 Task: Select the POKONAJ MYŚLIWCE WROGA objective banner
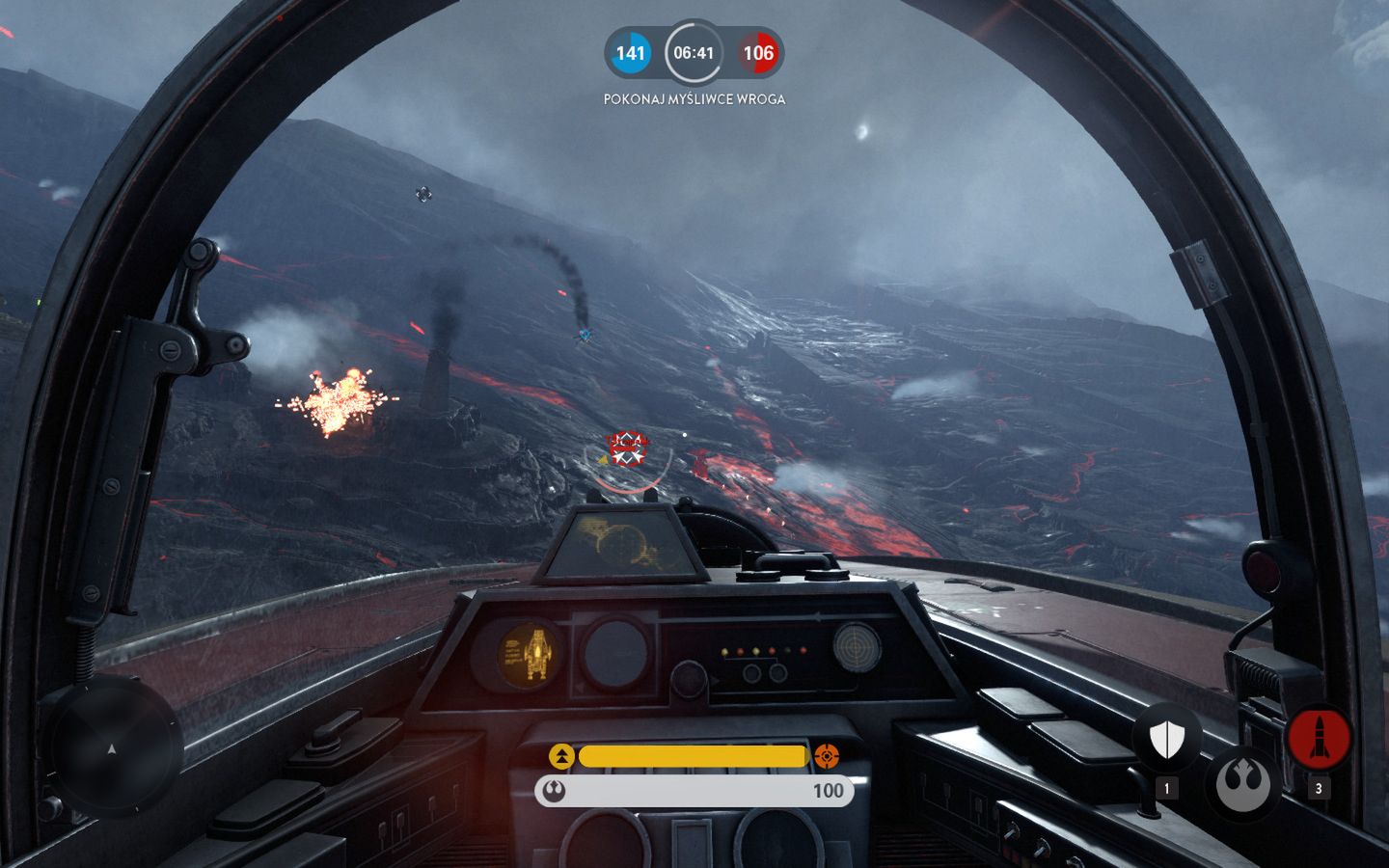click(694, 97)
